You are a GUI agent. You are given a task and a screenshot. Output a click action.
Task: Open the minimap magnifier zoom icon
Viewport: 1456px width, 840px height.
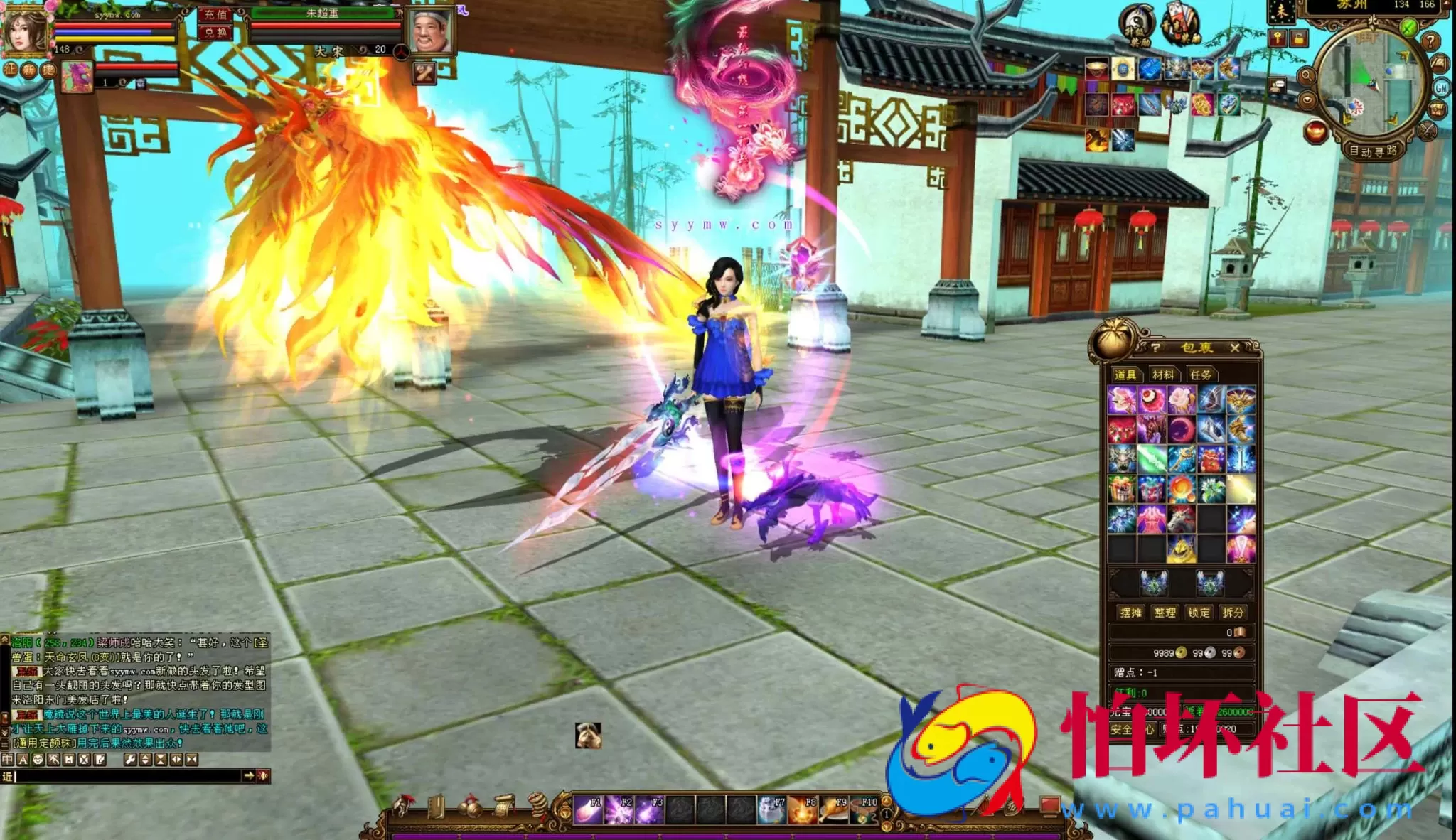pyautogui.click(x=1307, y=75)
